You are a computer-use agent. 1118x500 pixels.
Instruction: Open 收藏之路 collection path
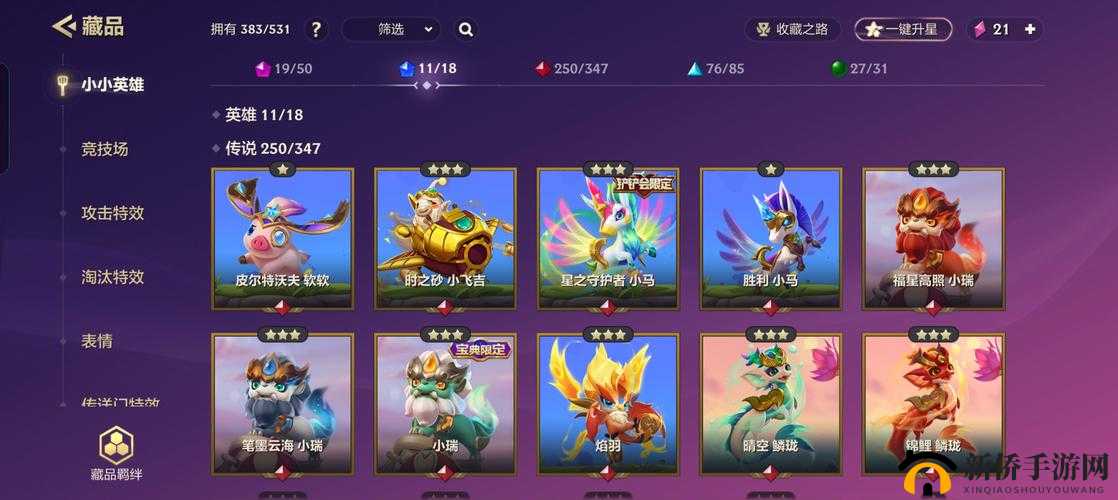coord(792,29)
